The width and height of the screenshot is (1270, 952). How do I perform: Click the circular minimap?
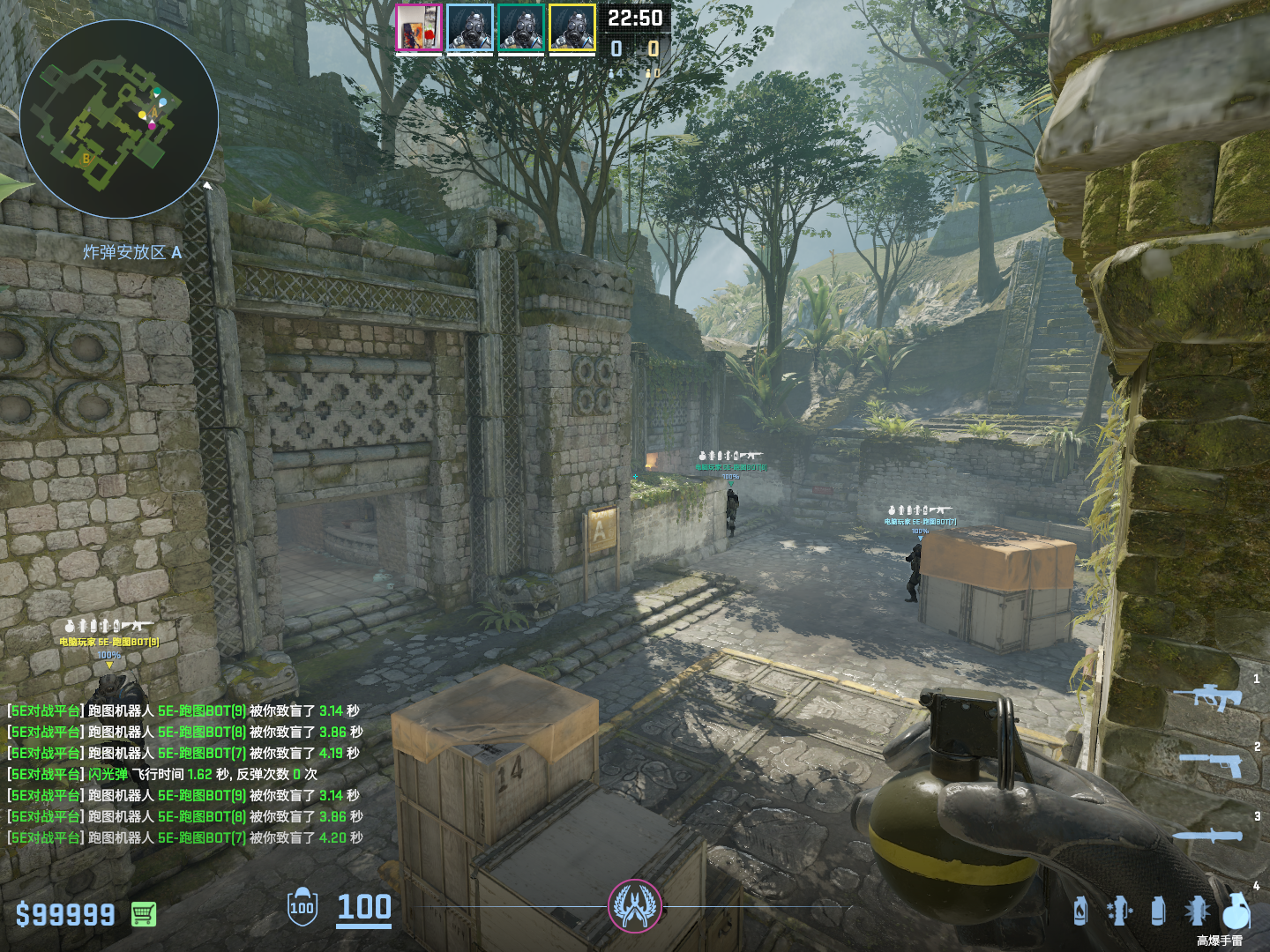click(x=119, y=119)
